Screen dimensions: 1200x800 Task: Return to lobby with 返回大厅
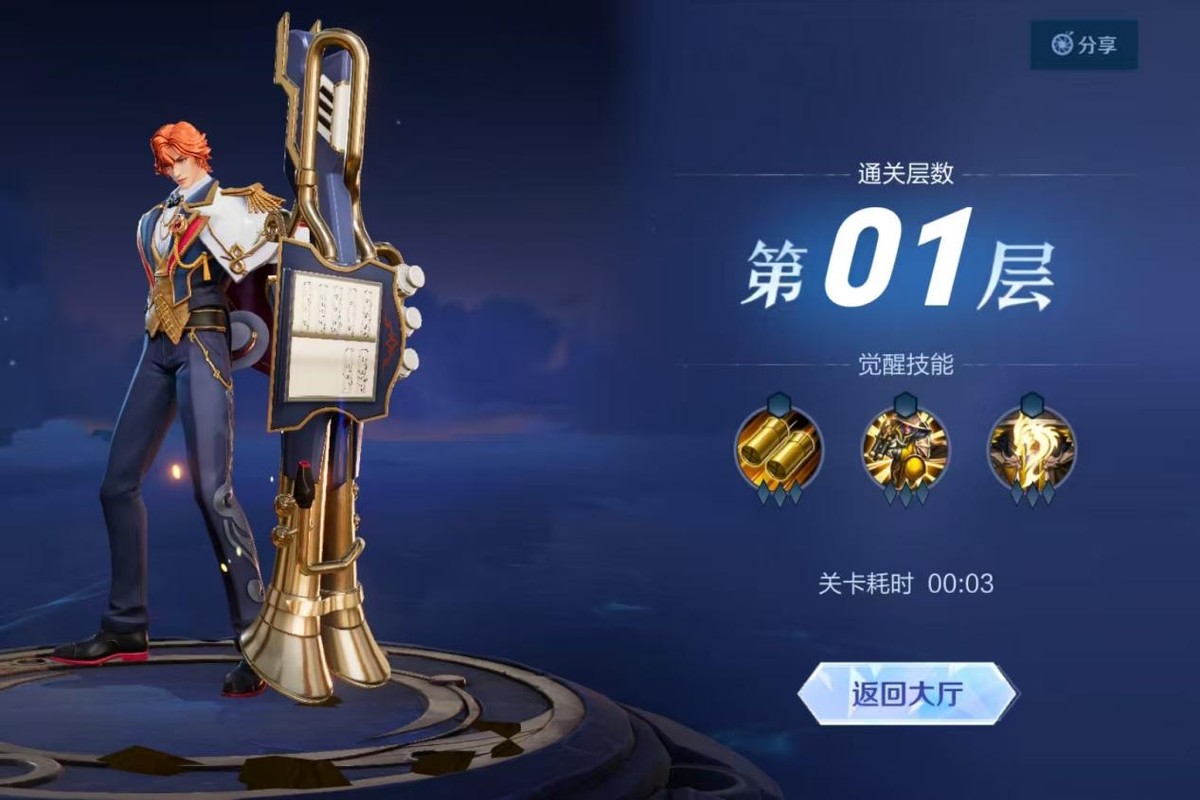pyautogui.click(x=906, y=693)
